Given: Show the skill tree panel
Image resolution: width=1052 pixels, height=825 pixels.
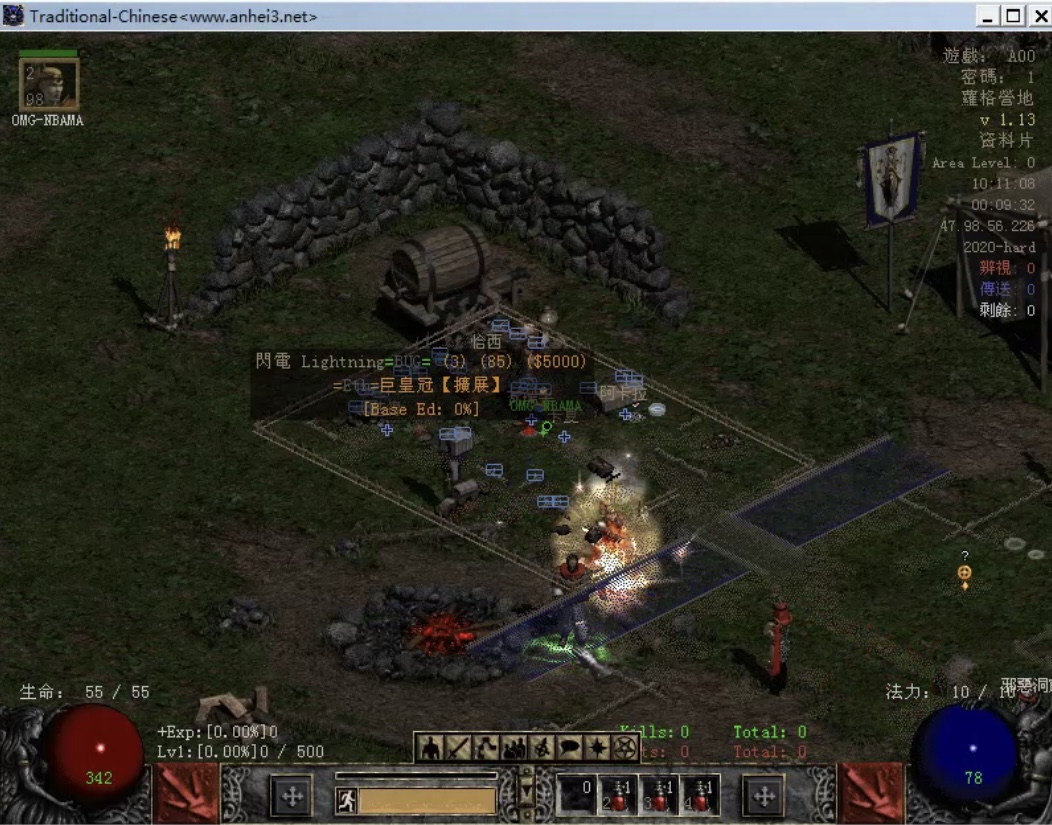Looking at the screenshot, I should (486, 747).
